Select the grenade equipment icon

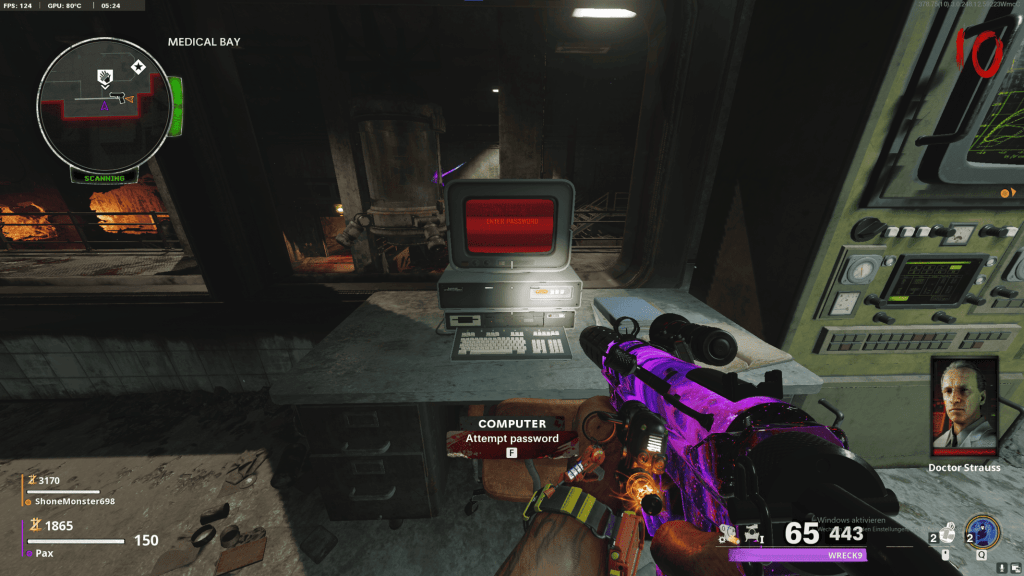click(x=947, y=533)
